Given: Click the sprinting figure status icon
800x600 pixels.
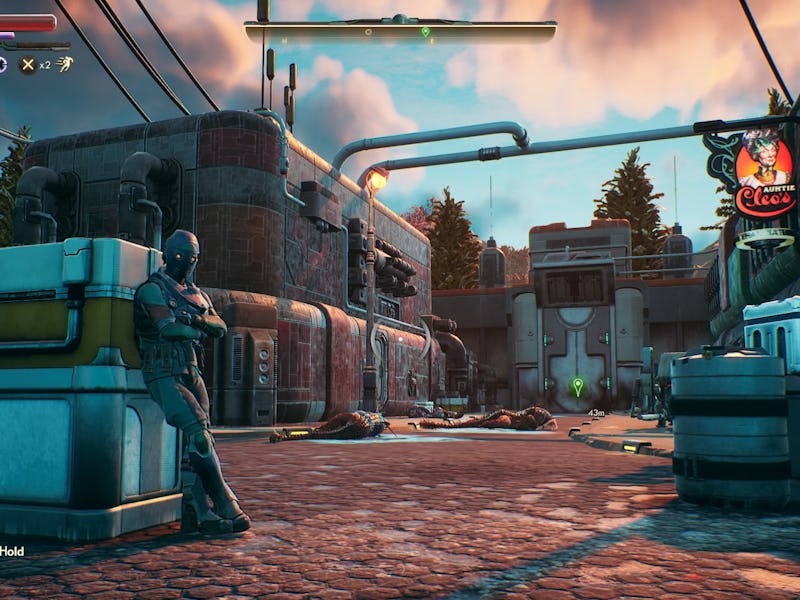Looking at the screenshot, I should [x=64, y=64].
